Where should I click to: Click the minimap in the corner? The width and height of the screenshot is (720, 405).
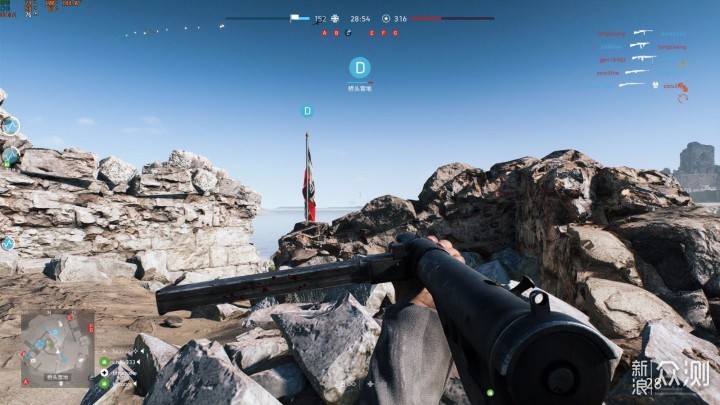[57, 347]
